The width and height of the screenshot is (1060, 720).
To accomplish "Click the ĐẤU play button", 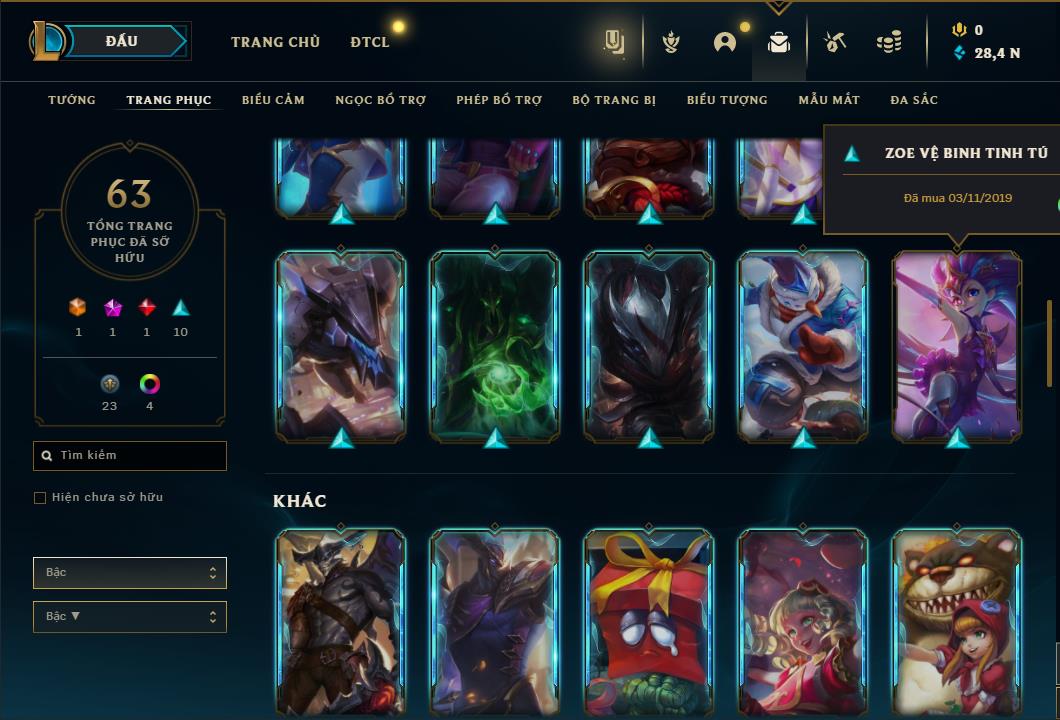I will [x=122, y=41].
